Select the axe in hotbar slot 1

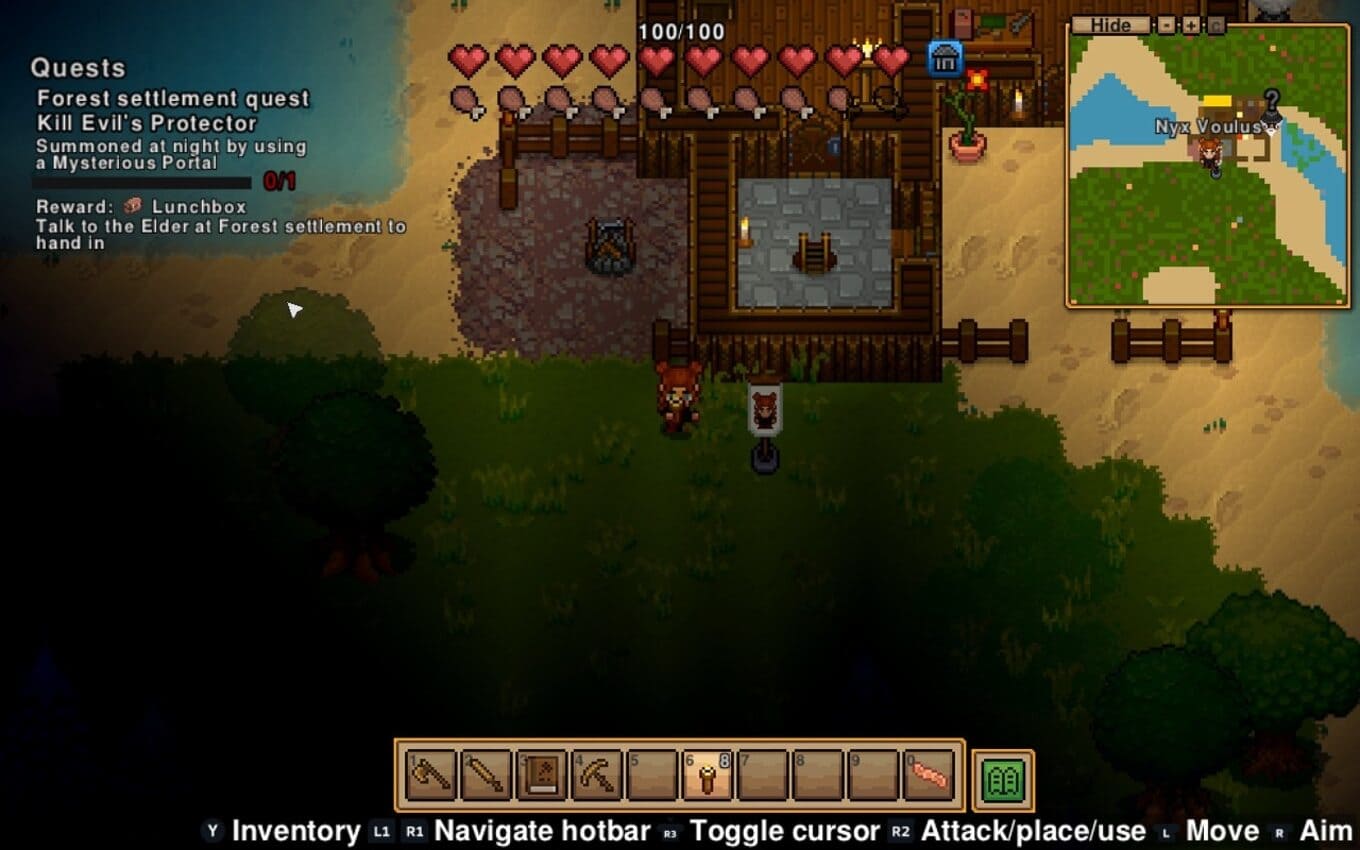click(431, 775)
